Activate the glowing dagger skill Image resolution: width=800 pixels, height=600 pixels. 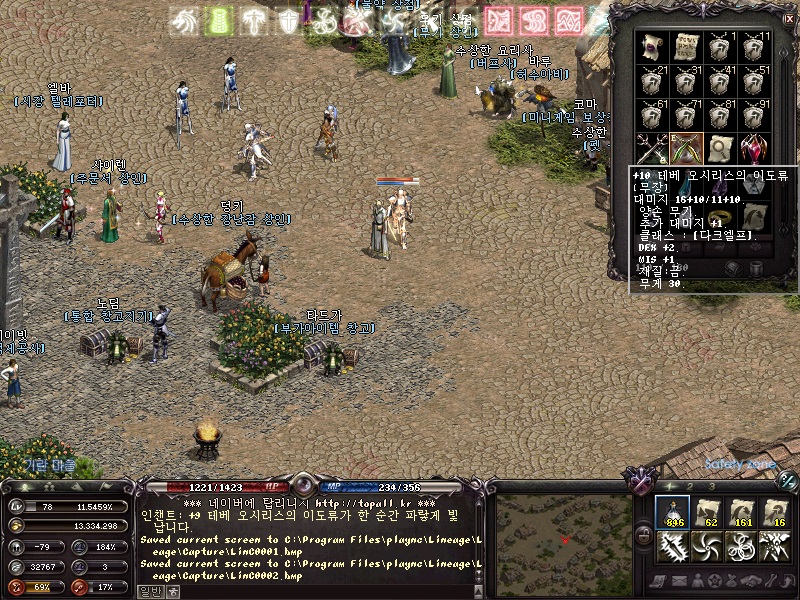[673, 547]
